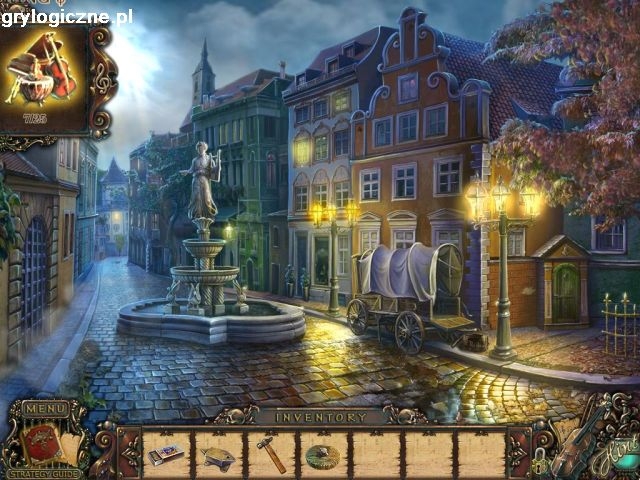Choose the hammer inventory item
This screenshot has height=480, width=640.
[270, 453]
